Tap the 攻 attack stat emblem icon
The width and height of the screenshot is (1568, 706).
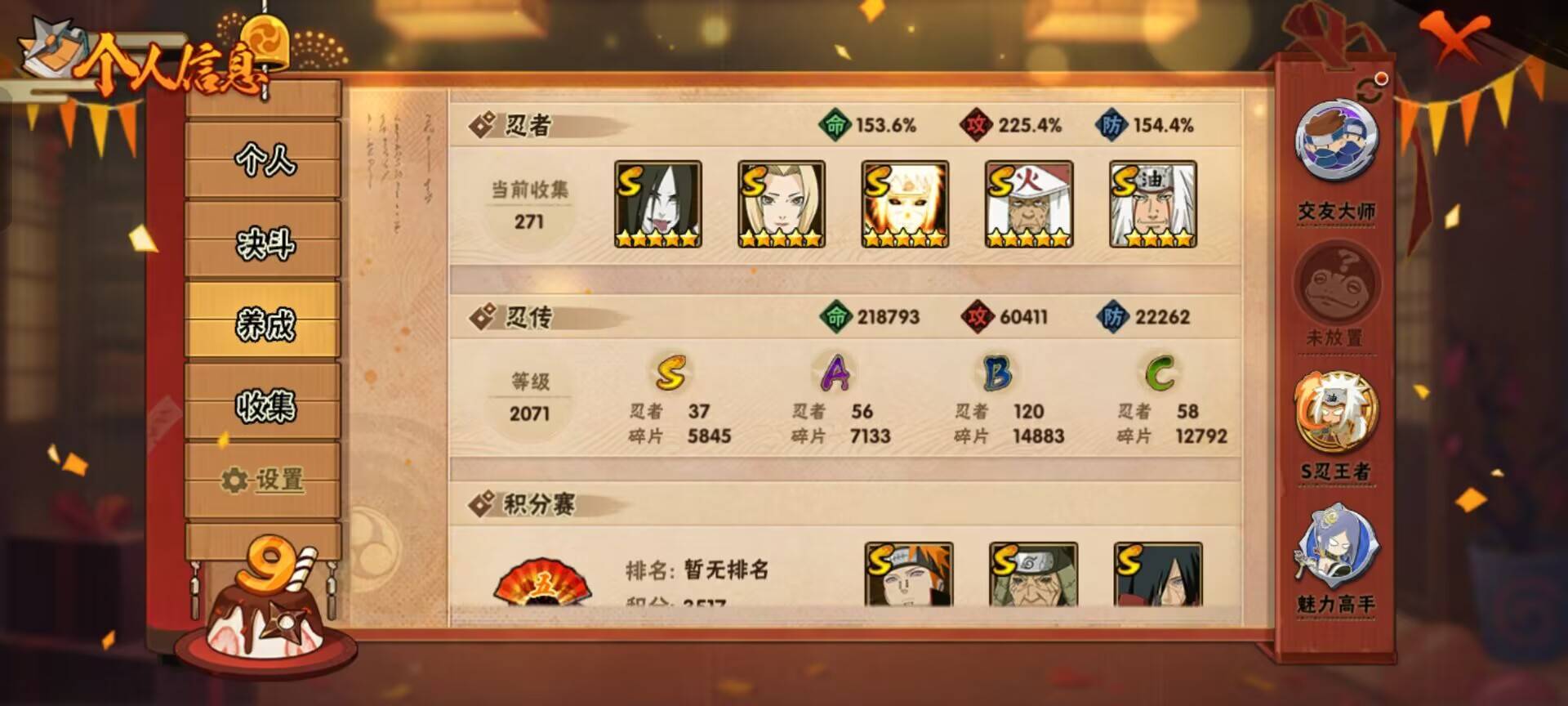click(975, 124)
